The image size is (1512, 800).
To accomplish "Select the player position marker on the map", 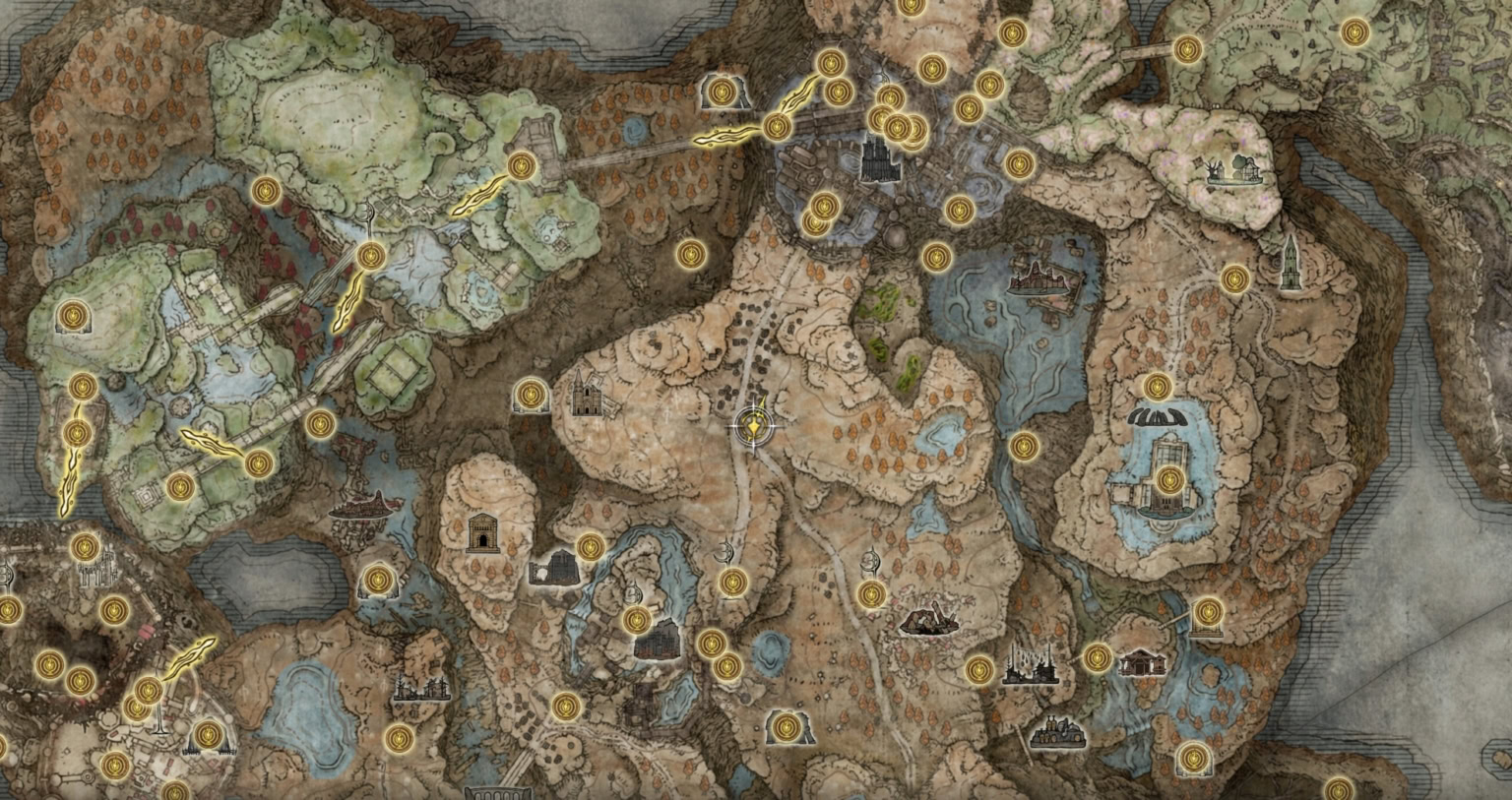I will point(753,425).
